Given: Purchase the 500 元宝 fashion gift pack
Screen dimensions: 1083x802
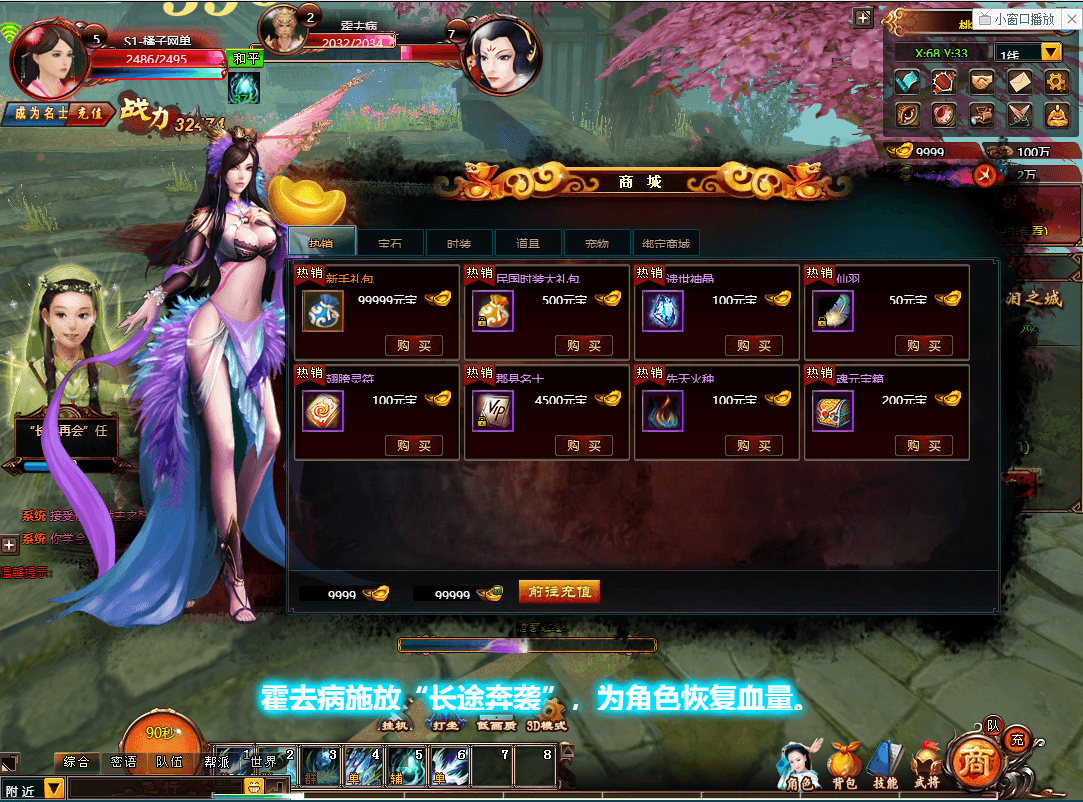Looking at the screenshot, I should click(x=584, y=346).
